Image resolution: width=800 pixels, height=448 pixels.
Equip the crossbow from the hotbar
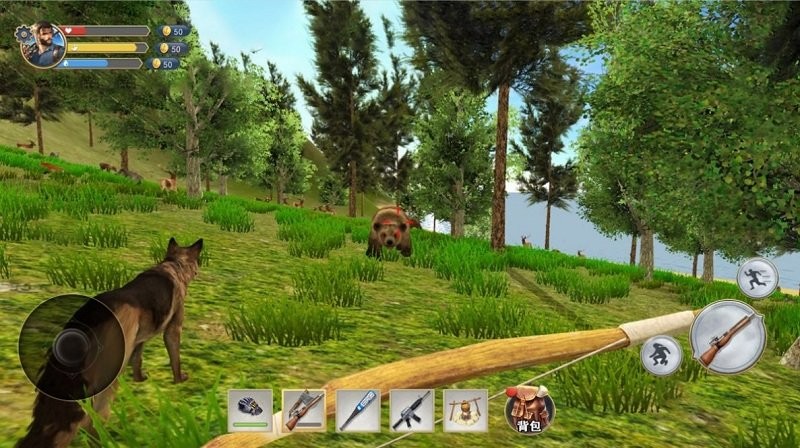tap(304, 410)
